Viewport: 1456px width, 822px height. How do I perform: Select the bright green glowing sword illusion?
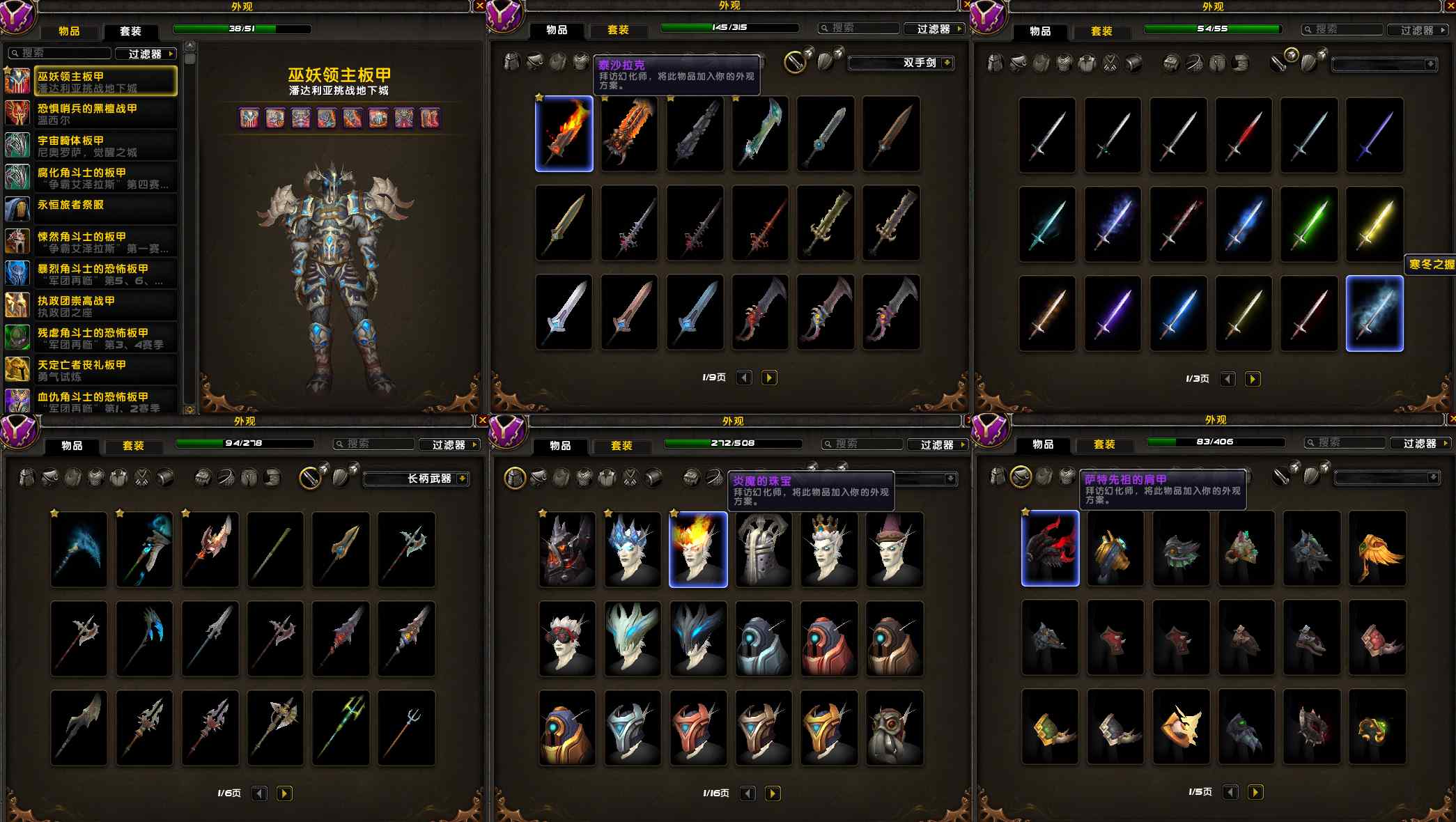pos(1308,224)
